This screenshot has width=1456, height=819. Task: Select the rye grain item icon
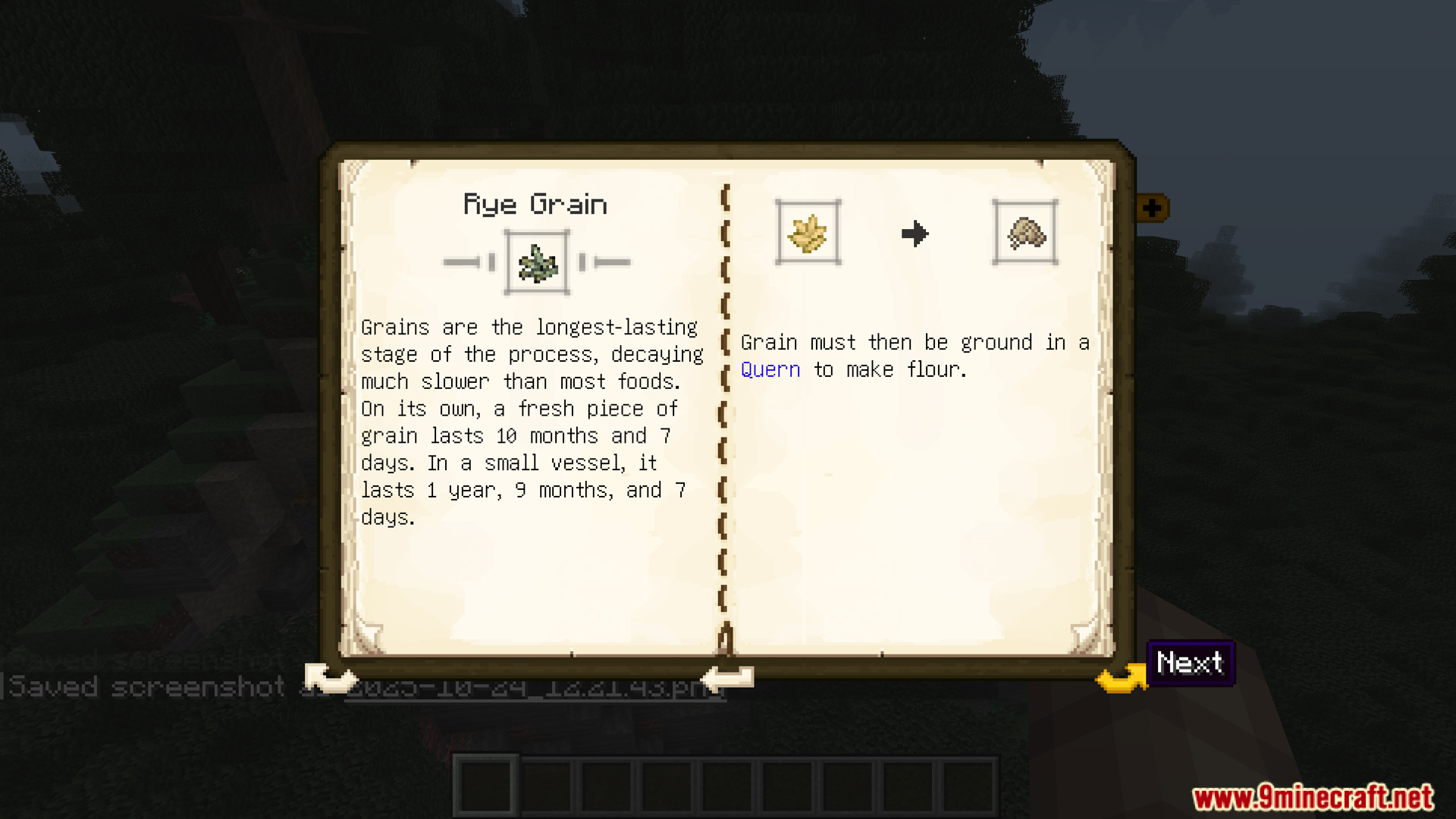point(537,262)
